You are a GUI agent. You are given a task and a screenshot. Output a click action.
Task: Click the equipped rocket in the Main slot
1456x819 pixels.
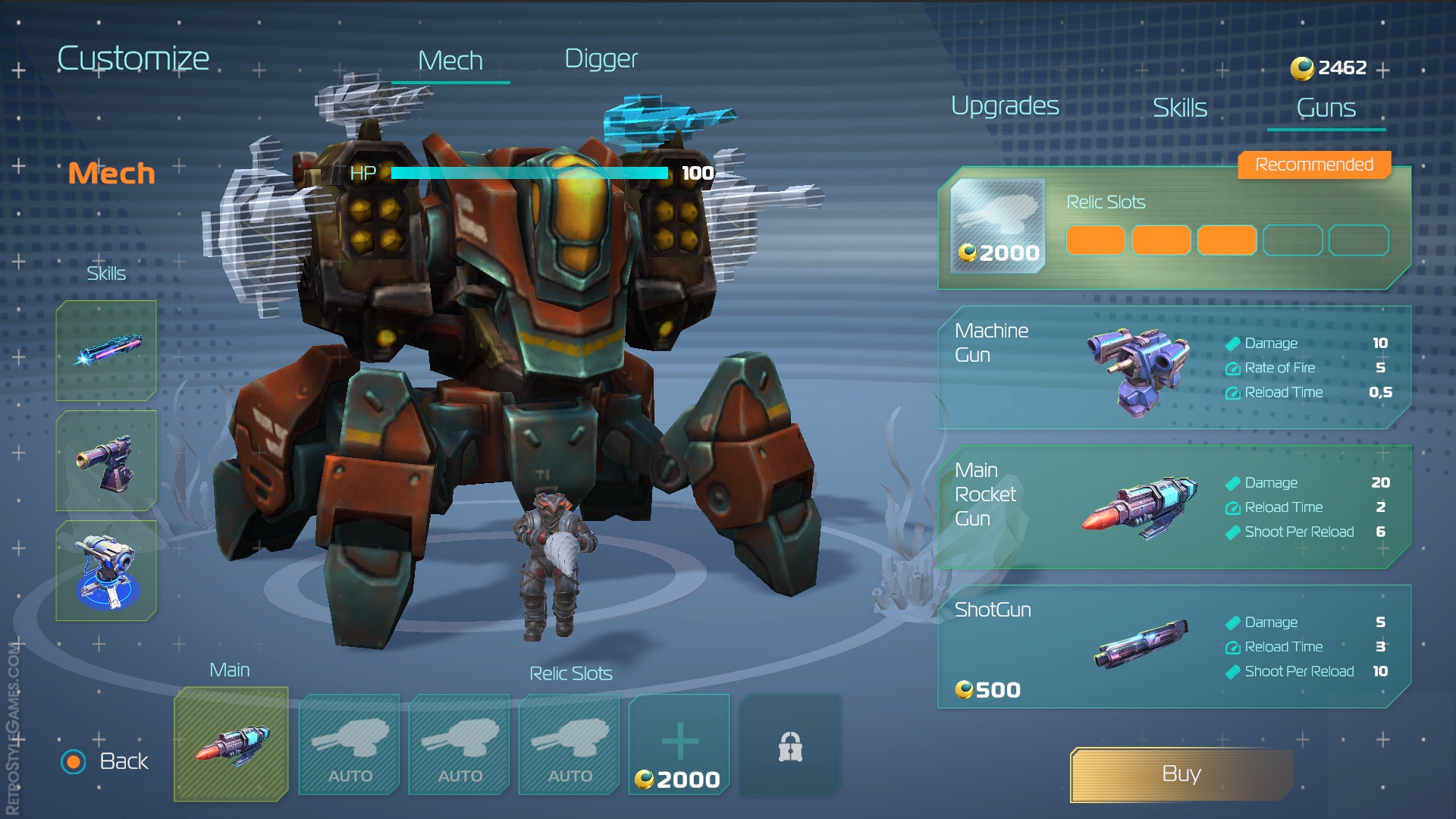pyautogui.click(x=231, y=745)
